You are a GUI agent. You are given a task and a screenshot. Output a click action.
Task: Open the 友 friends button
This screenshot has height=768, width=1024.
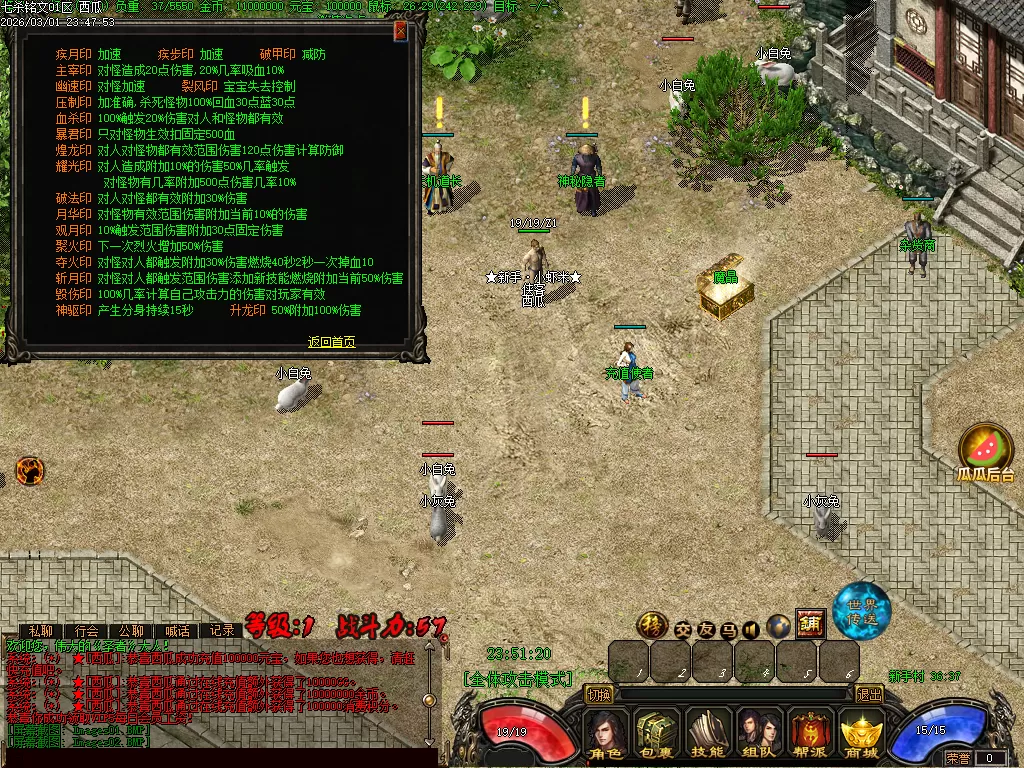coord(706,630)
